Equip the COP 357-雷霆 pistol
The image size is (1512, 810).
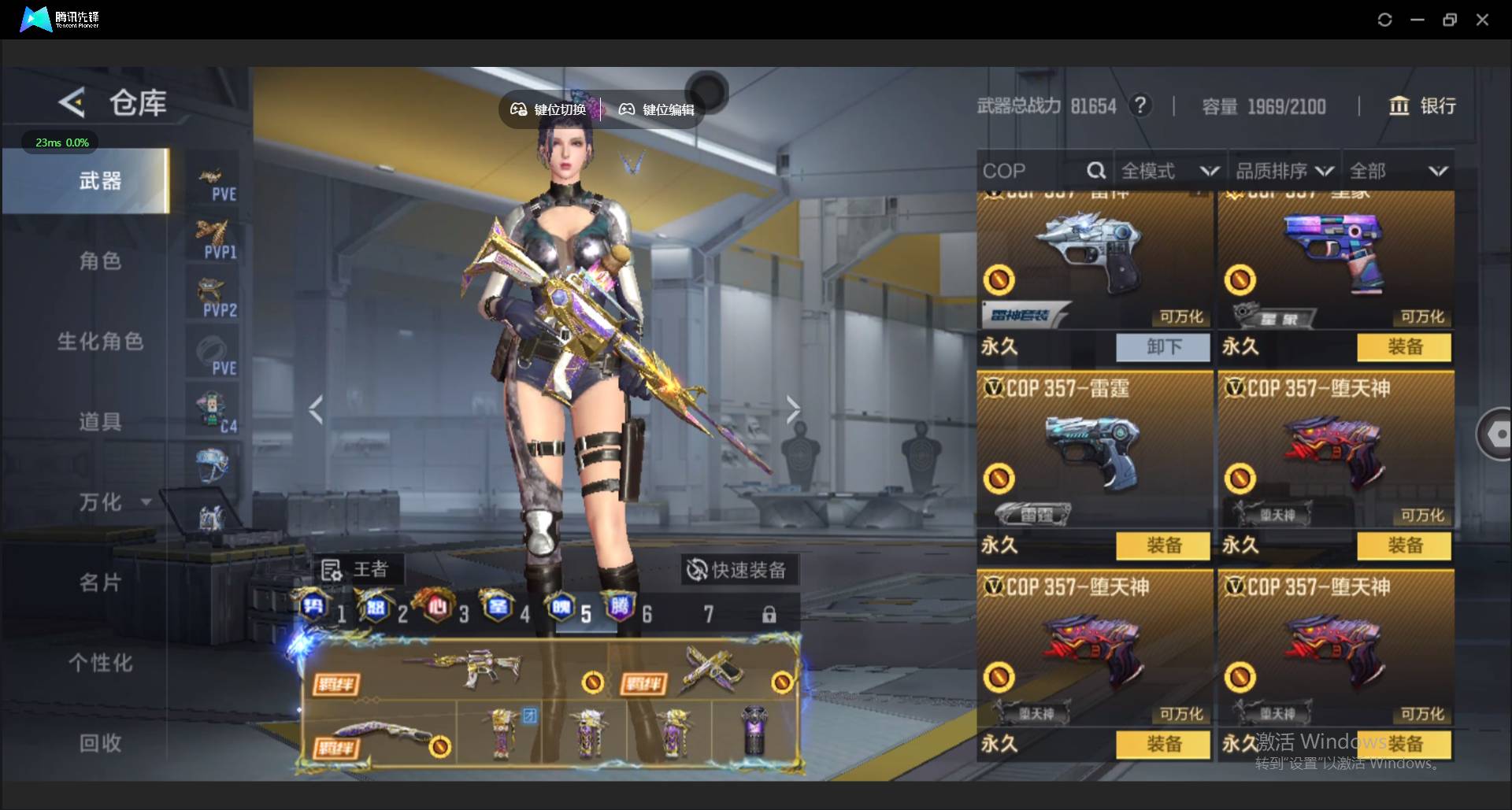pos(1163,546)
